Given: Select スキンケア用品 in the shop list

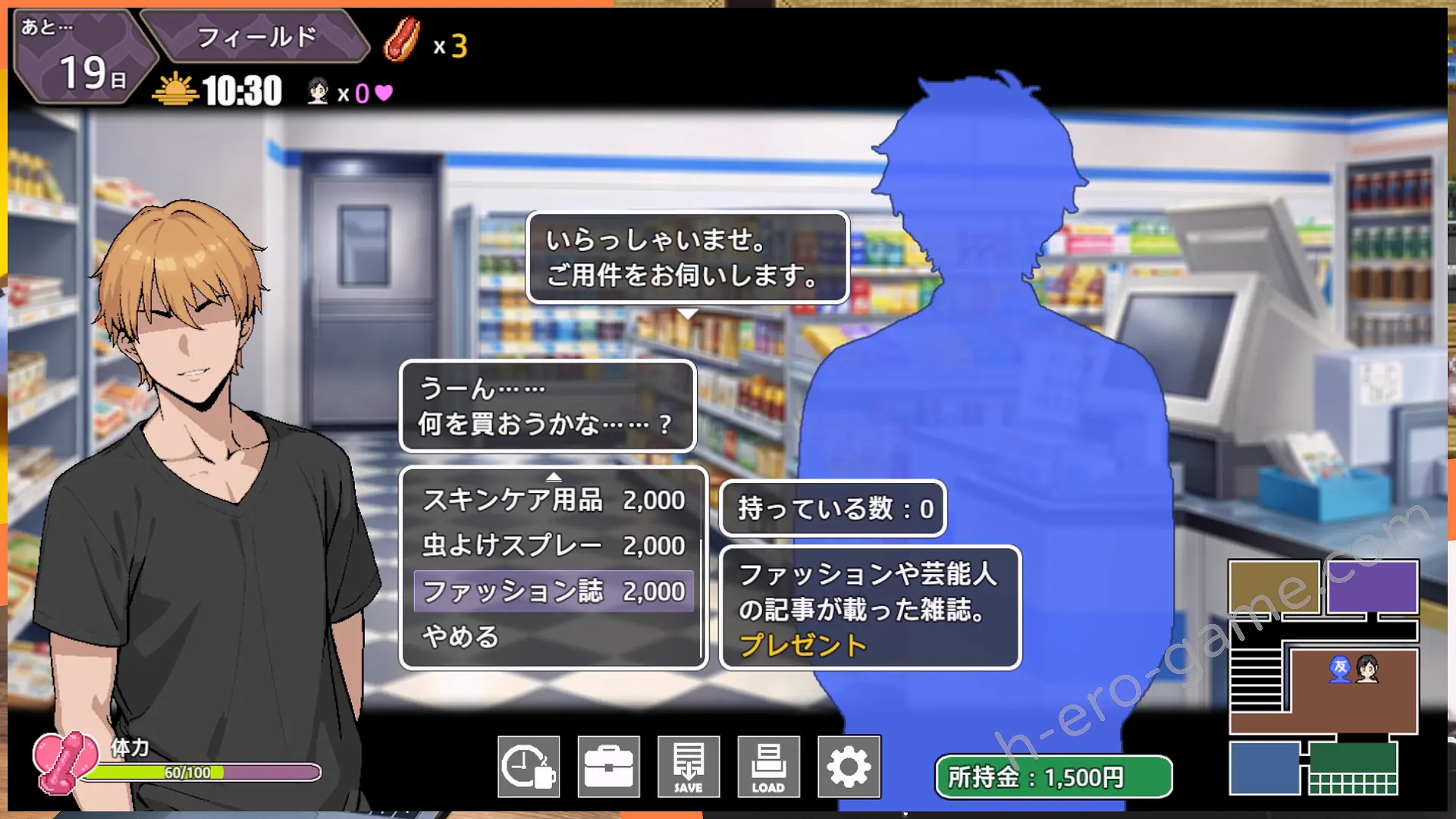Looking at the screenshot, I should [x=554, y=500].
